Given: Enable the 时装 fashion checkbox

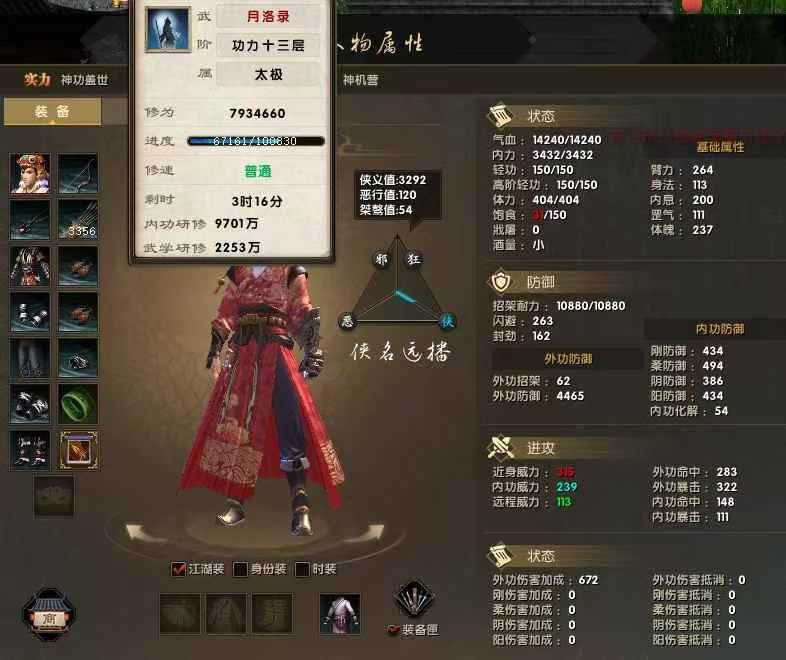Looking at the screenshot, I should (302, 569).
